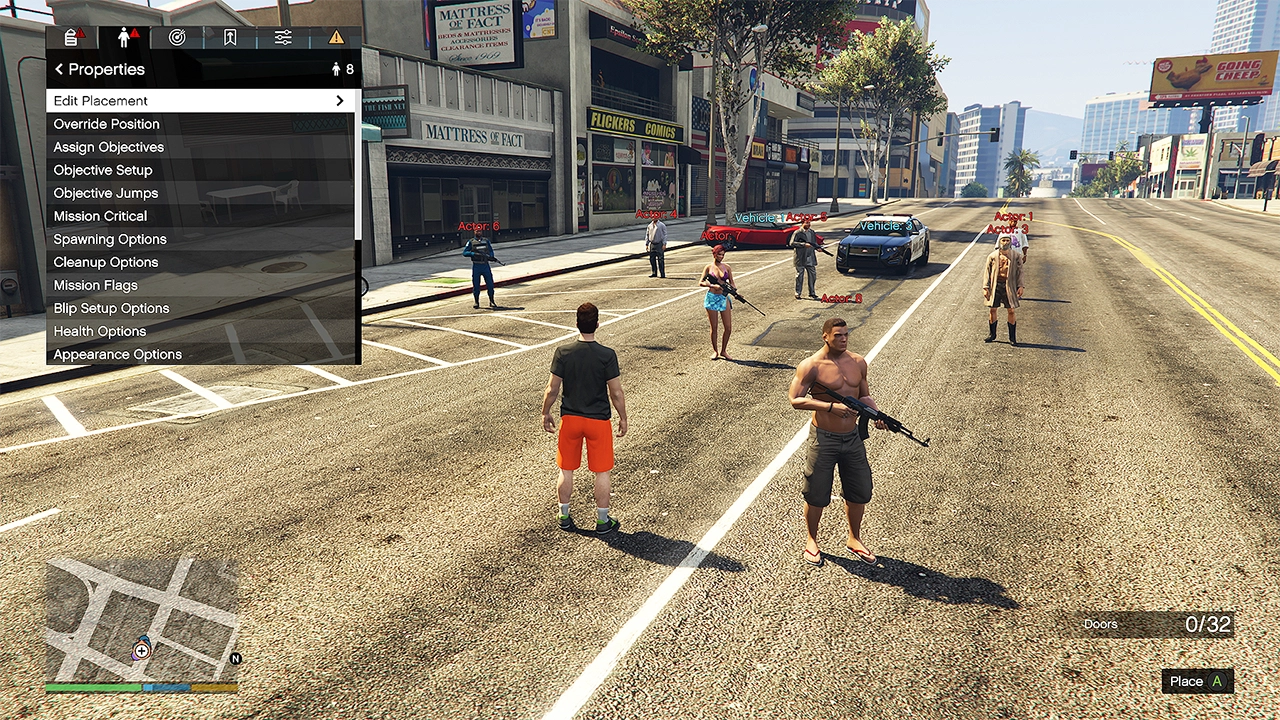
Task: Open Appearance Options
Action: pos(117,354)
